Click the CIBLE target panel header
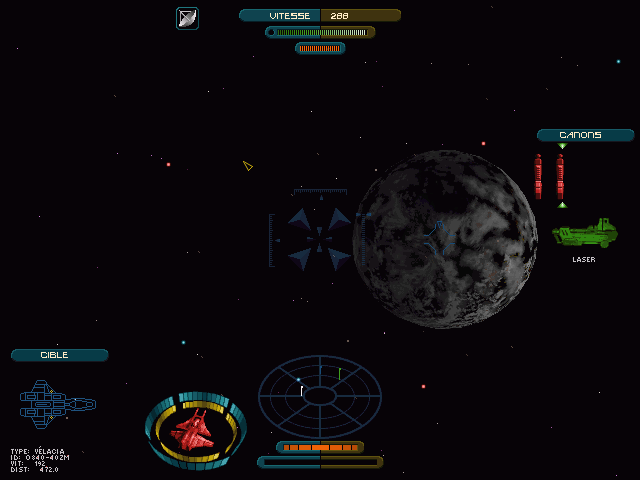Screen dimensions: 640x480 point(59,355)
